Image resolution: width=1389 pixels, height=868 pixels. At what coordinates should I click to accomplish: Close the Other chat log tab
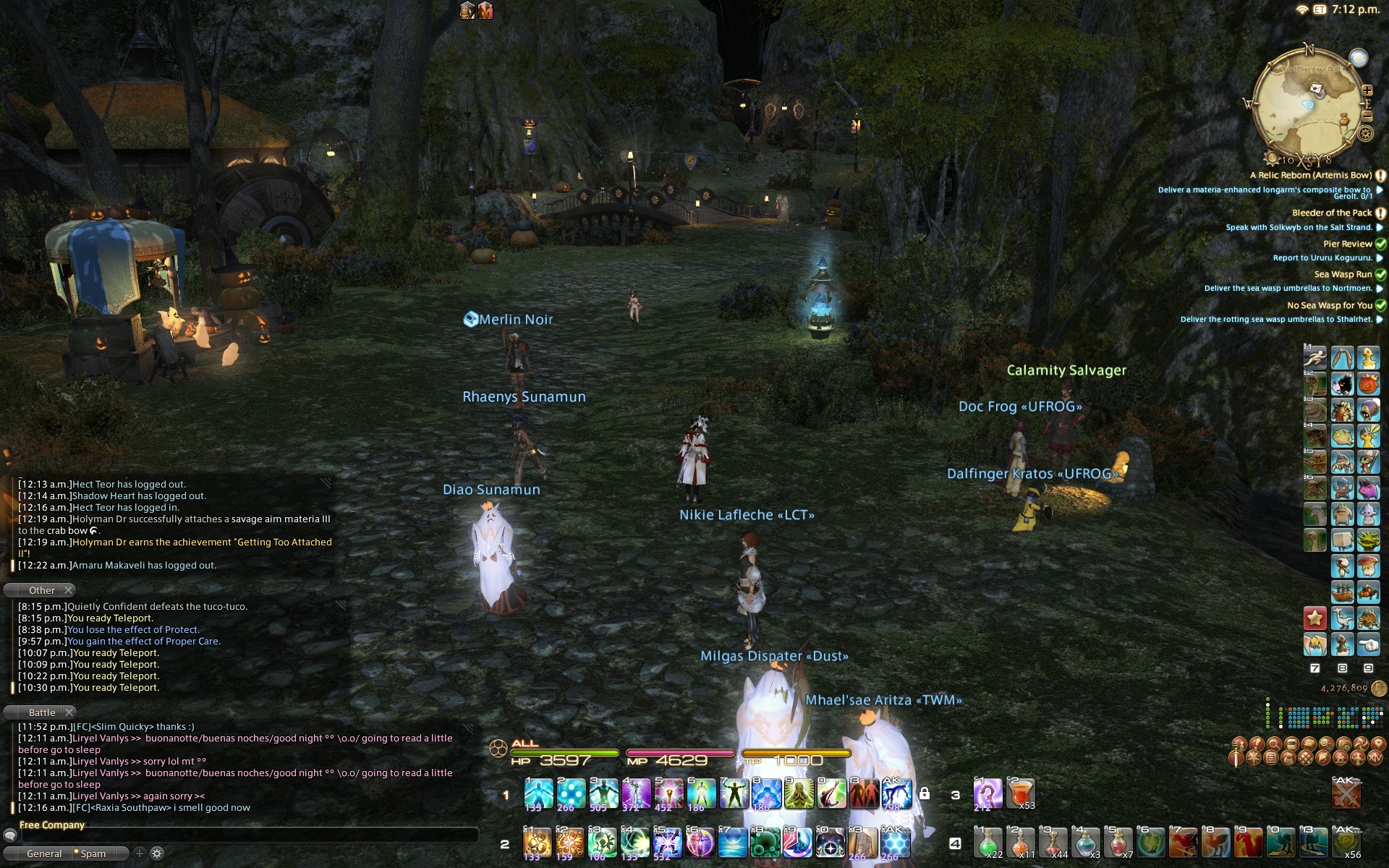point(69,590)
